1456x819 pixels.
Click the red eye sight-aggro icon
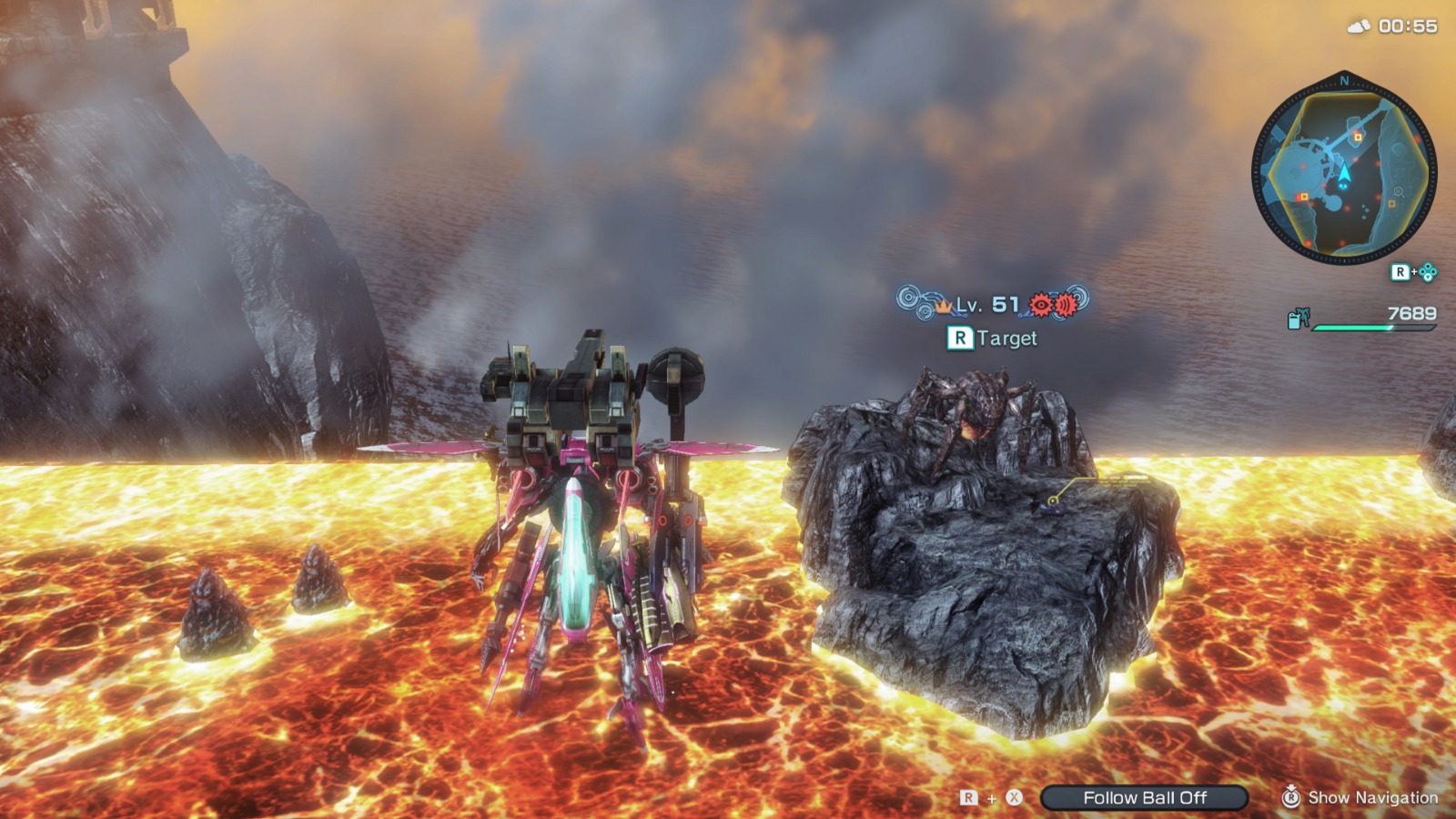[1041, 305]
